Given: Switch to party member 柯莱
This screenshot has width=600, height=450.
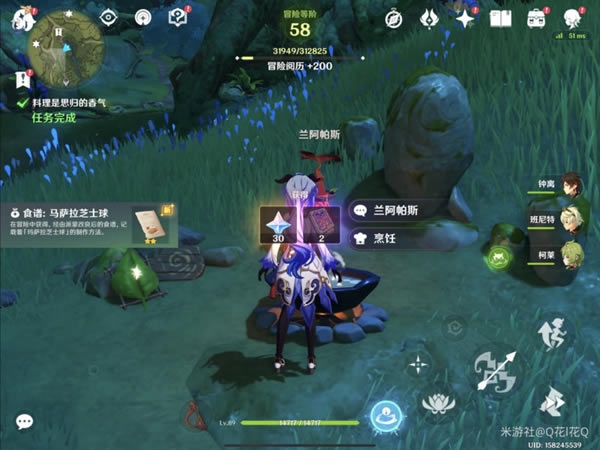Looking at the screenshot, I should click(x=571, y=253).
